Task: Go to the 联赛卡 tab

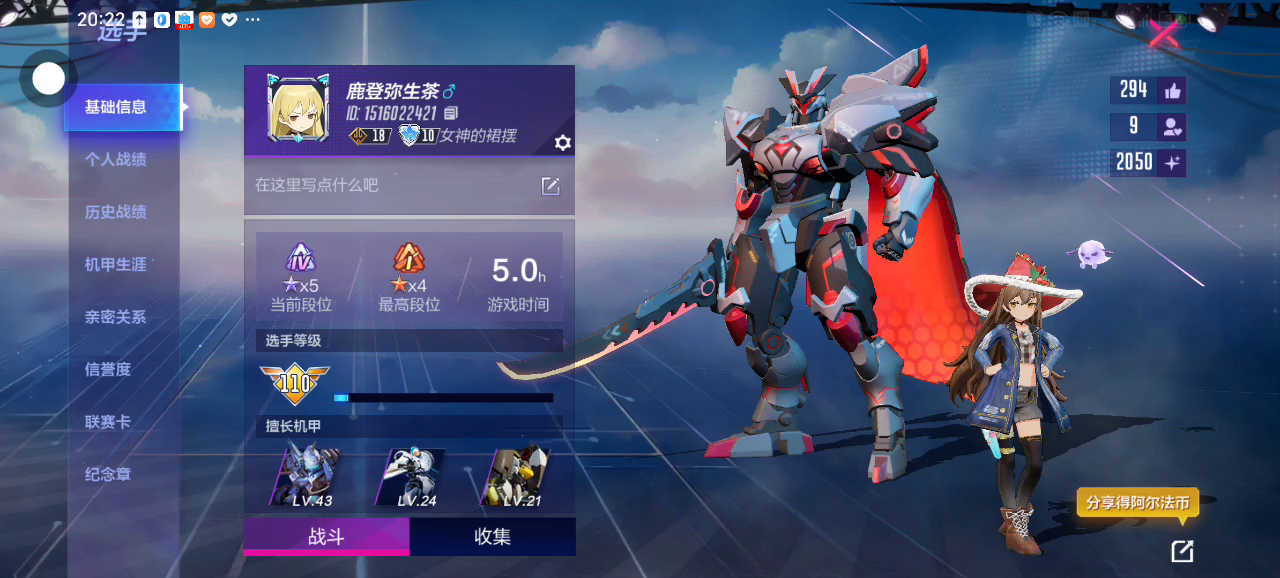Action: 108,422
